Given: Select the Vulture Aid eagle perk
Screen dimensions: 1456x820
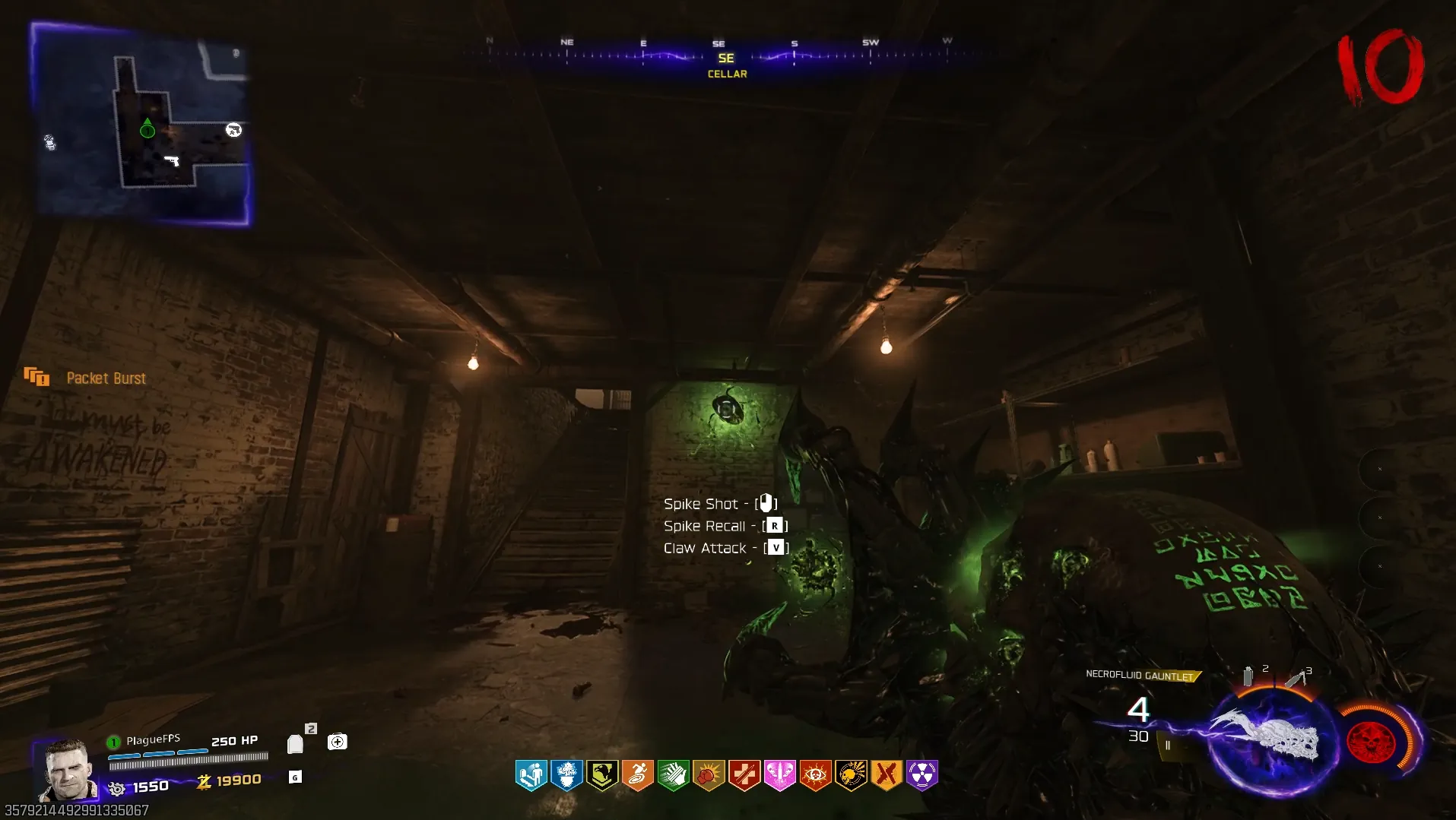Looking at the screenshot, I should 602,775.
